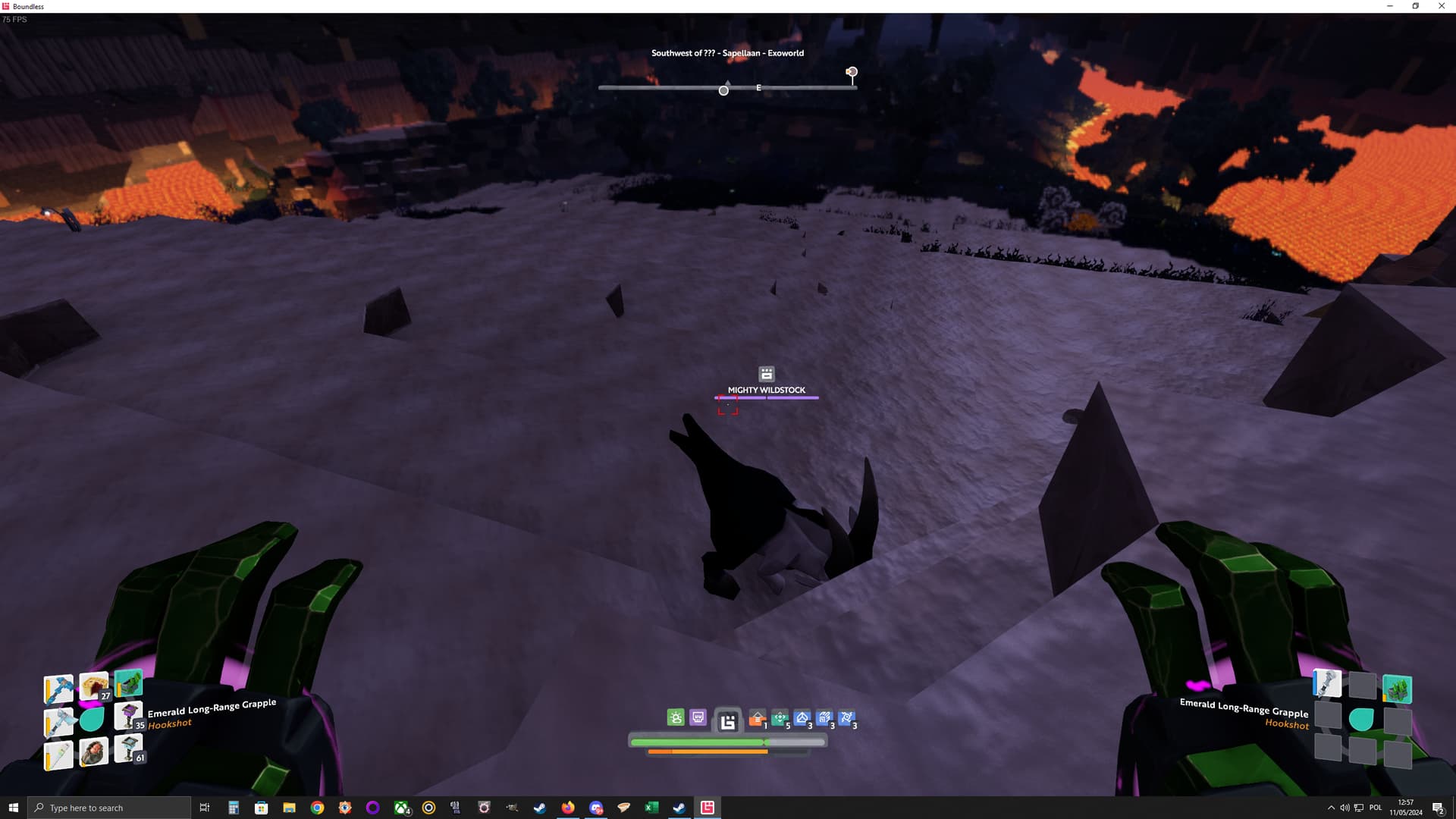Click the orange buff icon numbered 1

point(757,718)
